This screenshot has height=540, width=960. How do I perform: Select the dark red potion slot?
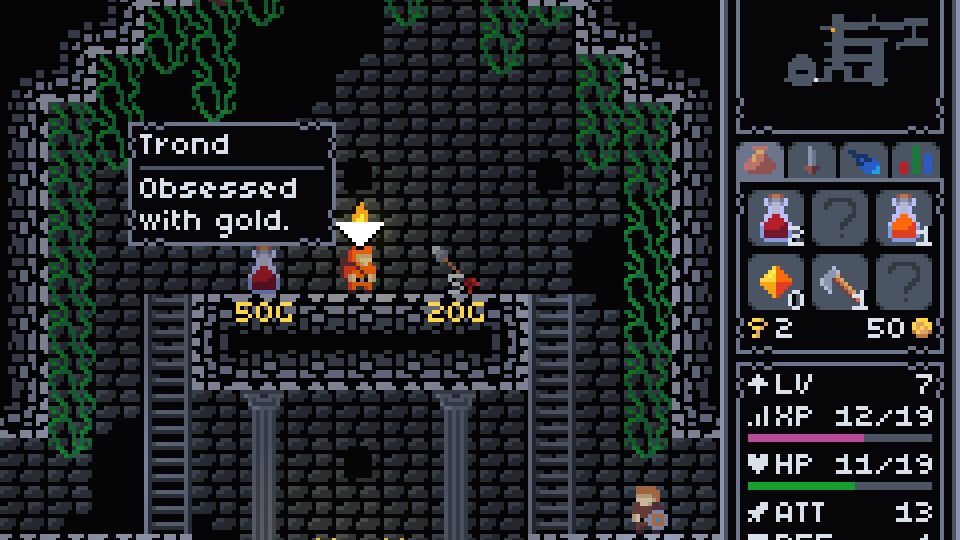(776, 218)
